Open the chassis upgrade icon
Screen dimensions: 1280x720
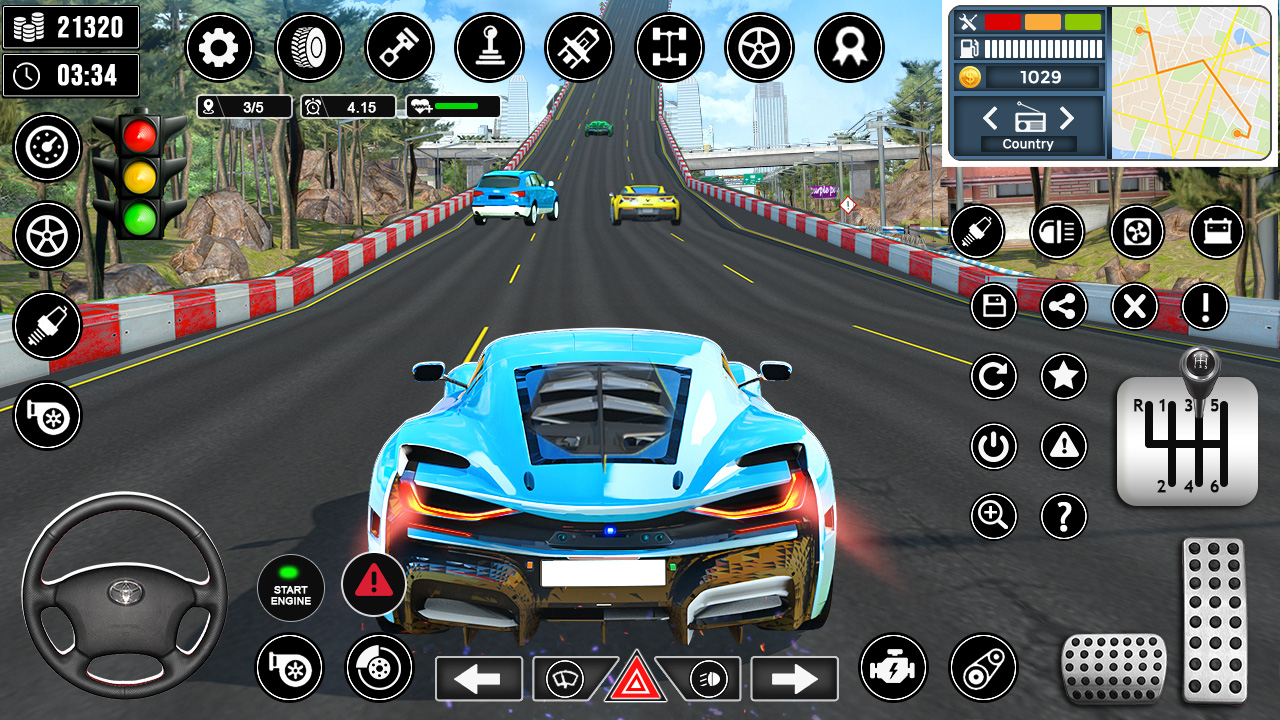(670, 47)
